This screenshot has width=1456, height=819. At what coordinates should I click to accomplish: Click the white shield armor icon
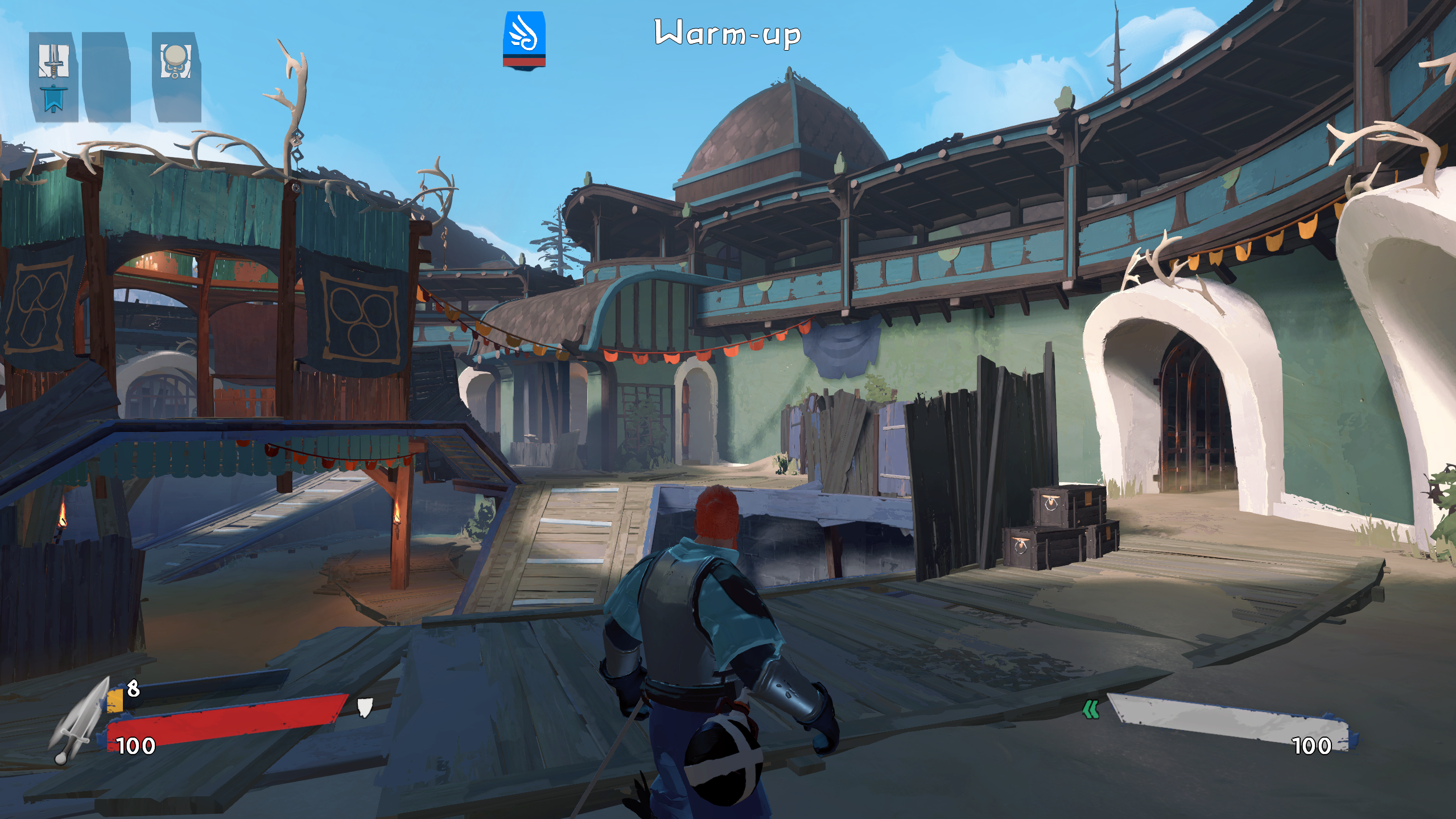[365, 707]
